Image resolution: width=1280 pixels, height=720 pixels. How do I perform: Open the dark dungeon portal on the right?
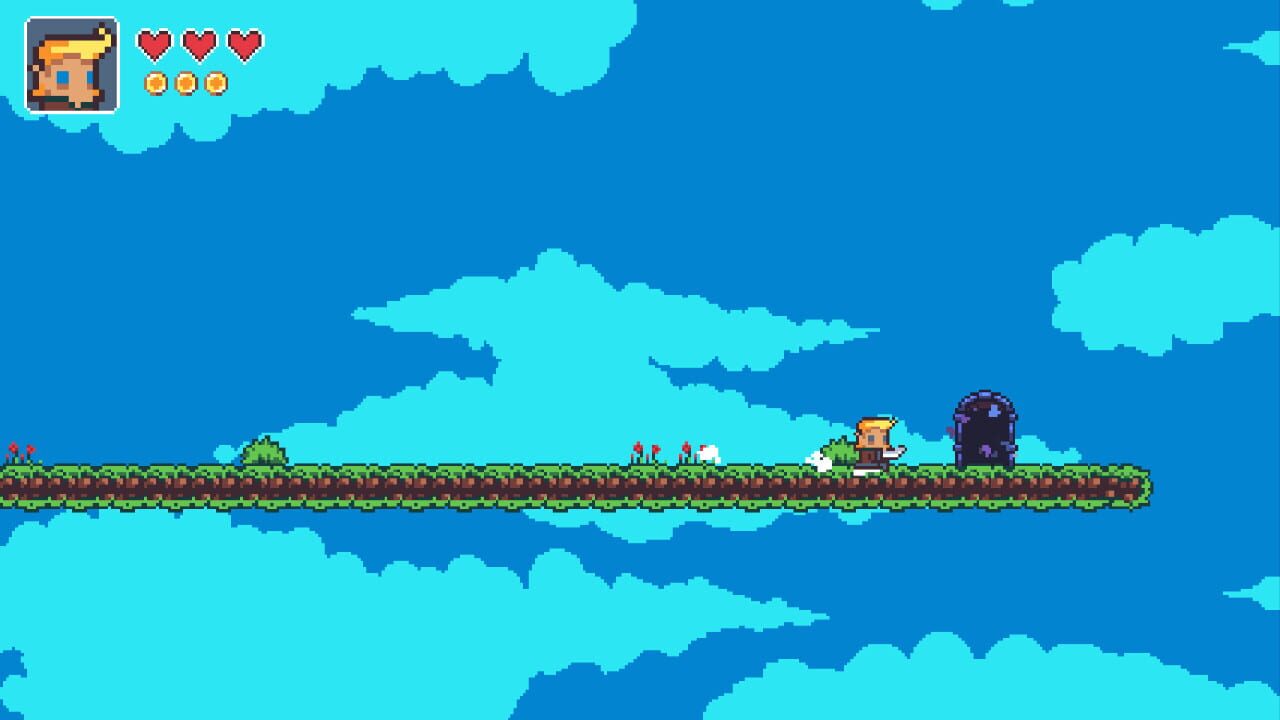click(x=984, y=430)
